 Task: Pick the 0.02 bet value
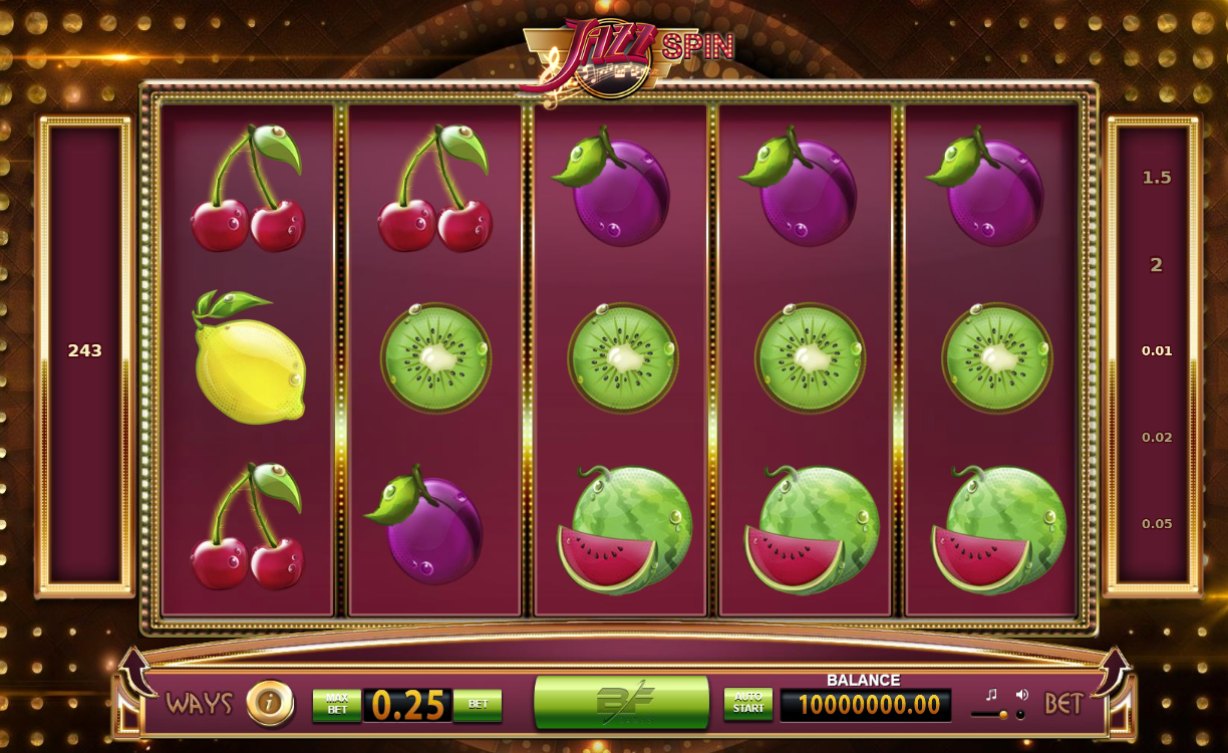coord(1156,437)
